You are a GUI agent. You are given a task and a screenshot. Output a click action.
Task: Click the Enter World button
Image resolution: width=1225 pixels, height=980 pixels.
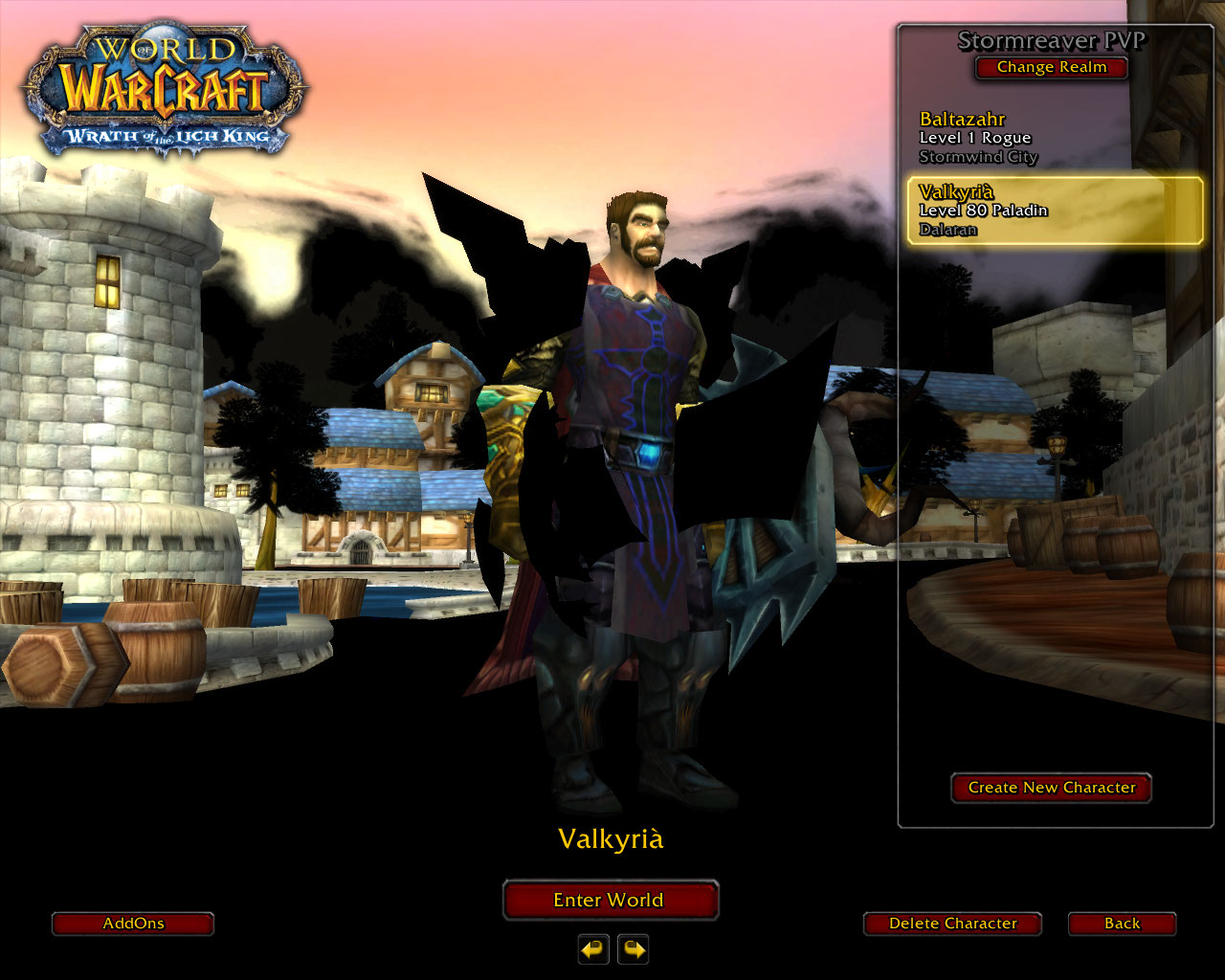coord(610,900)
